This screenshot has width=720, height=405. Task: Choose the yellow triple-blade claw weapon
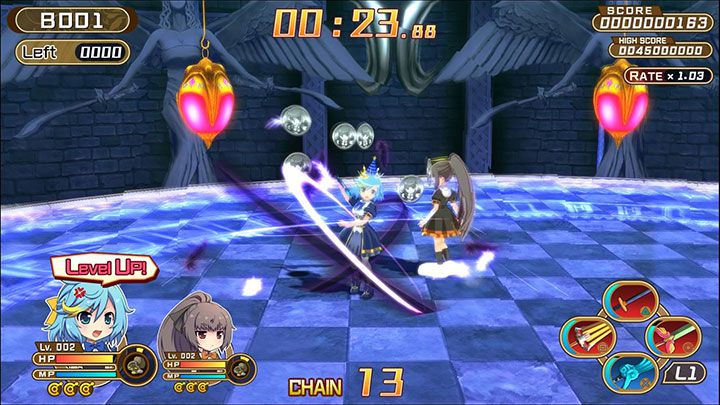point(591,336)
